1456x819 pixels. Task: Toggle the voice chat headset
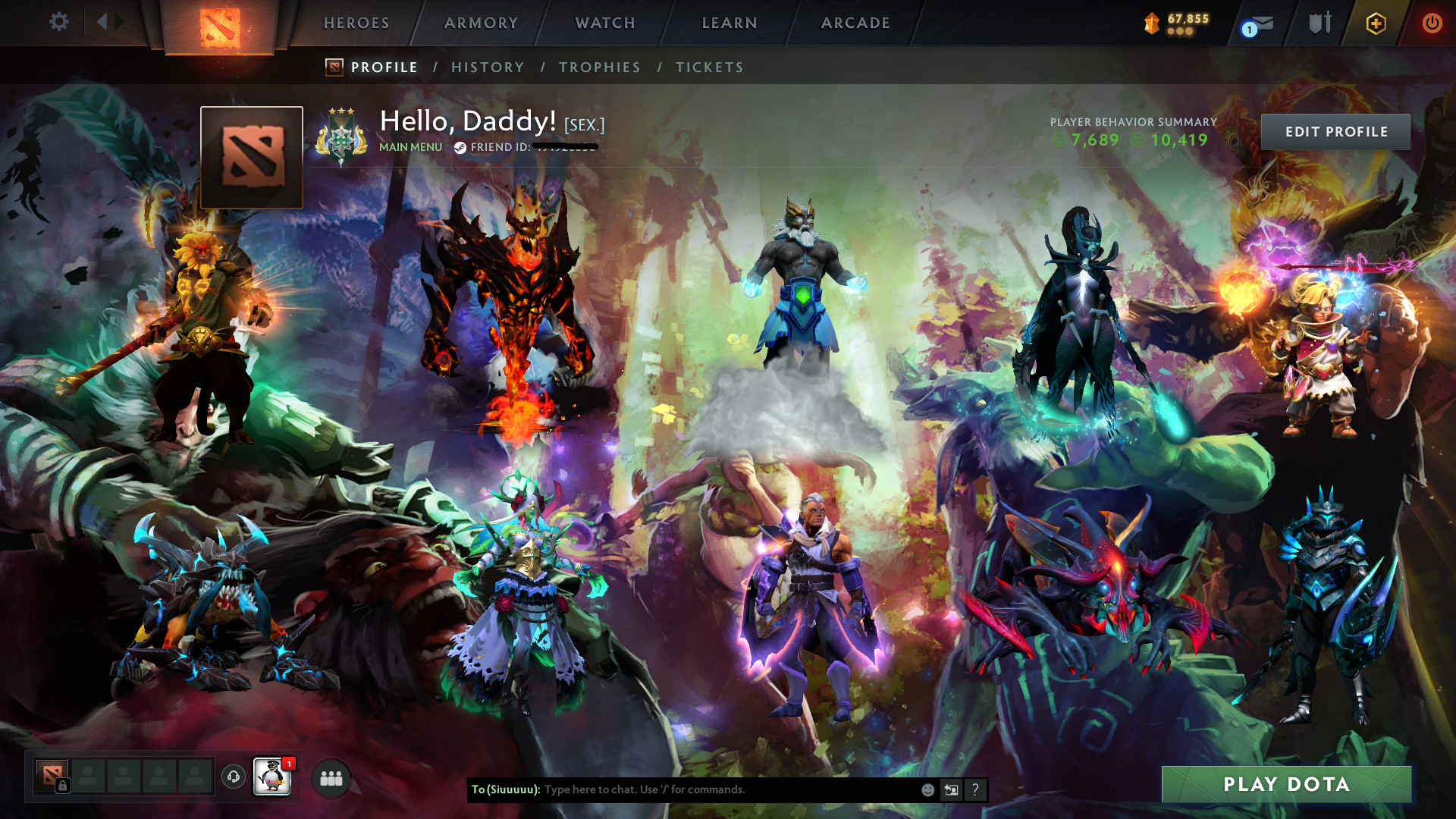232,775
